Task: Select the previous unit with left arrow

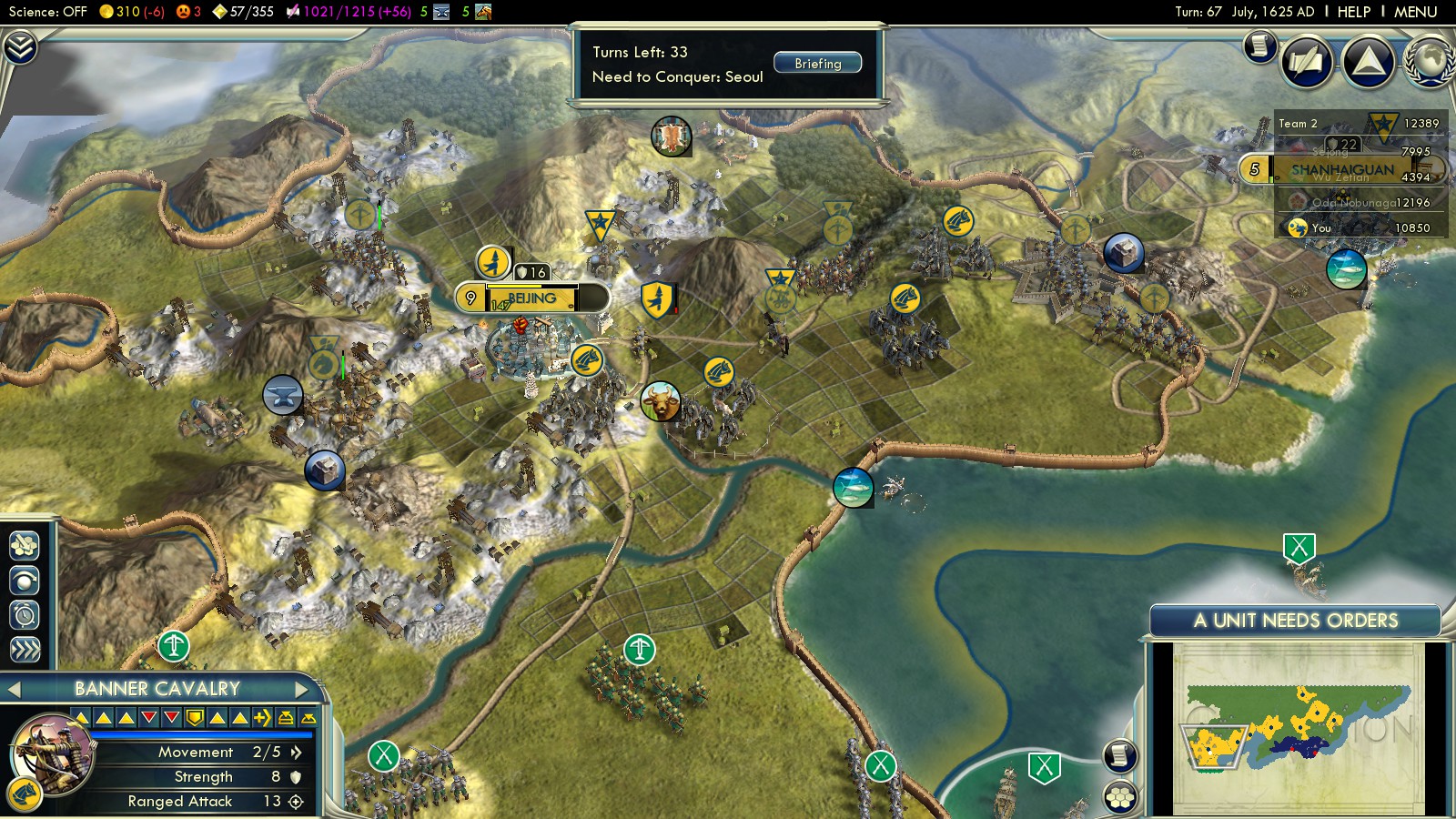Action: (15, 689)
